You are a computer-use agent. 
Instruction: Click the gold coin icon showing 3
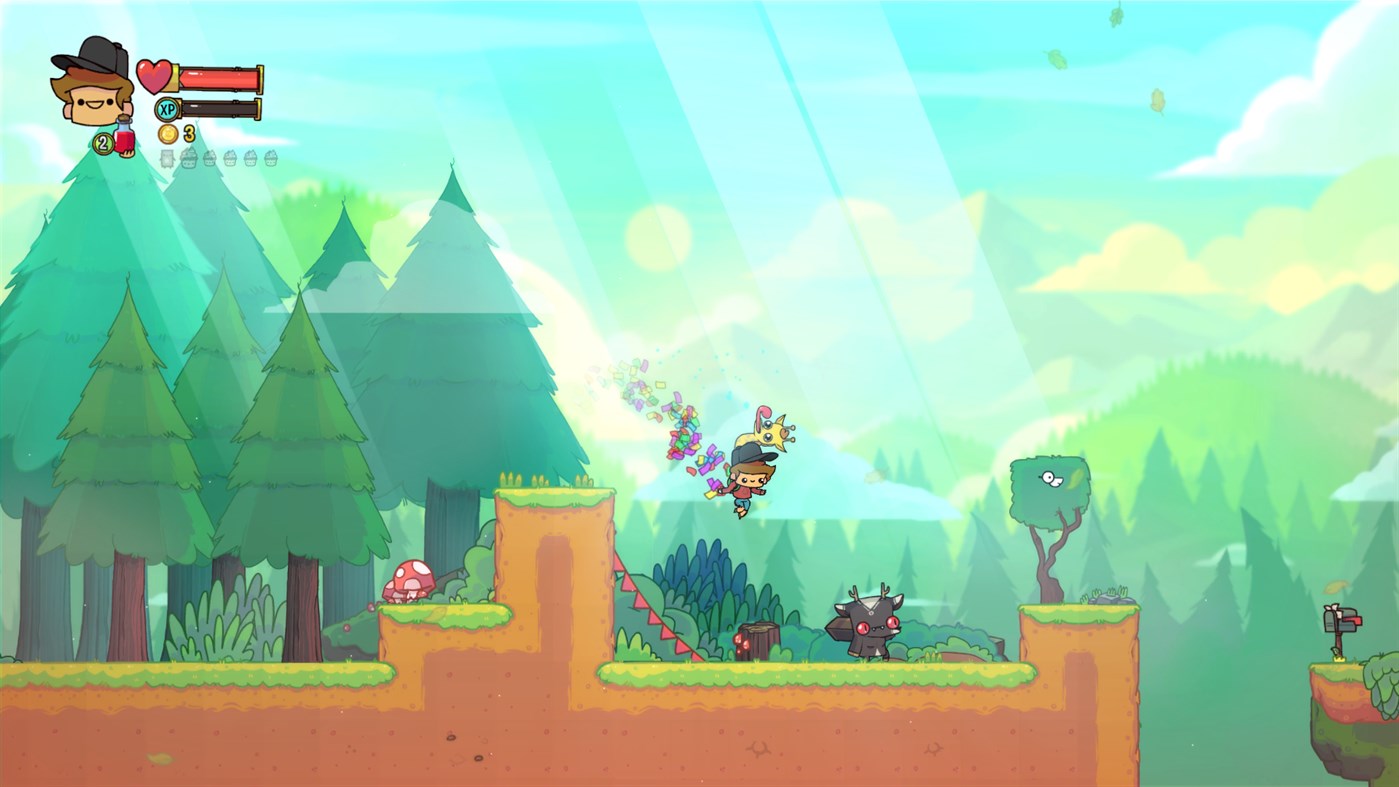tap(167, 133)
